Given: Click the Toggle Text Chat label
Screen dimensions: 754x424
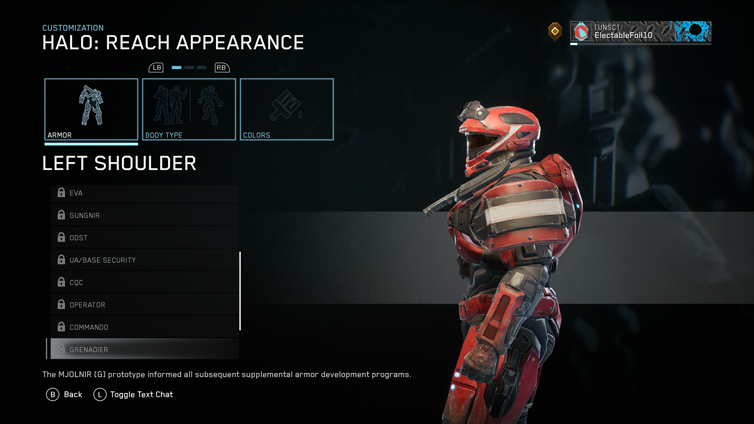Looking at the screenshot, I should point(141,395).
